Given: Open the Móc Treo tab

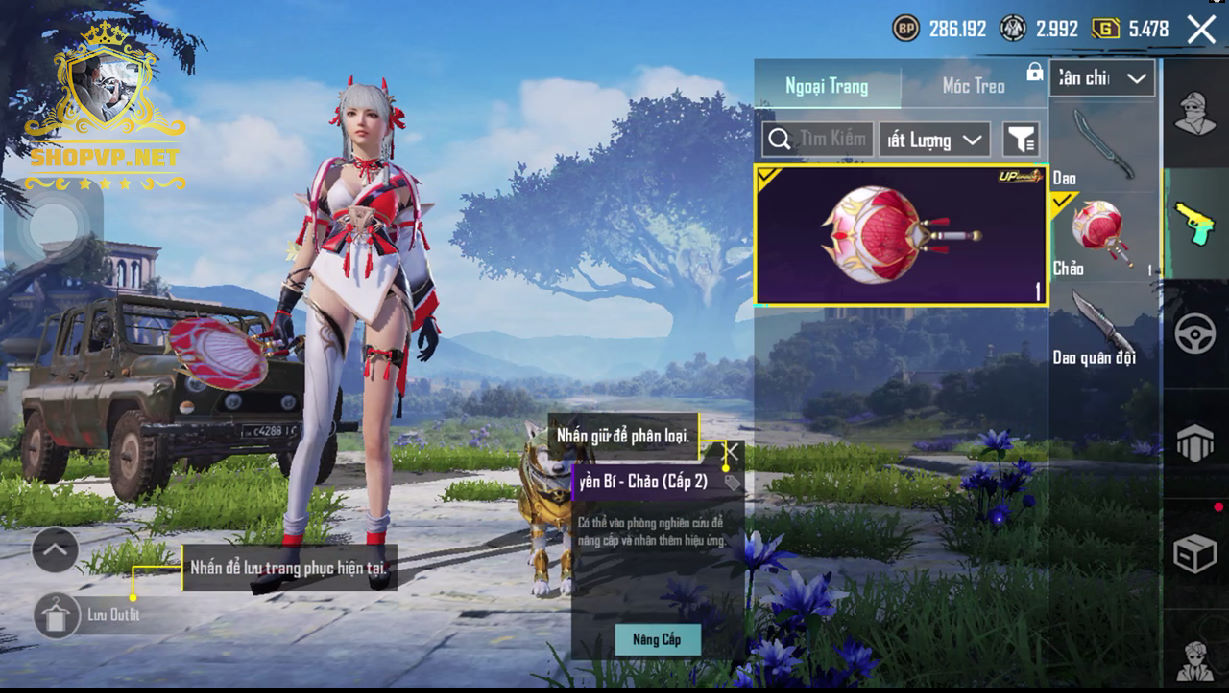Looking at the screenshot, I should coord(973,86).
